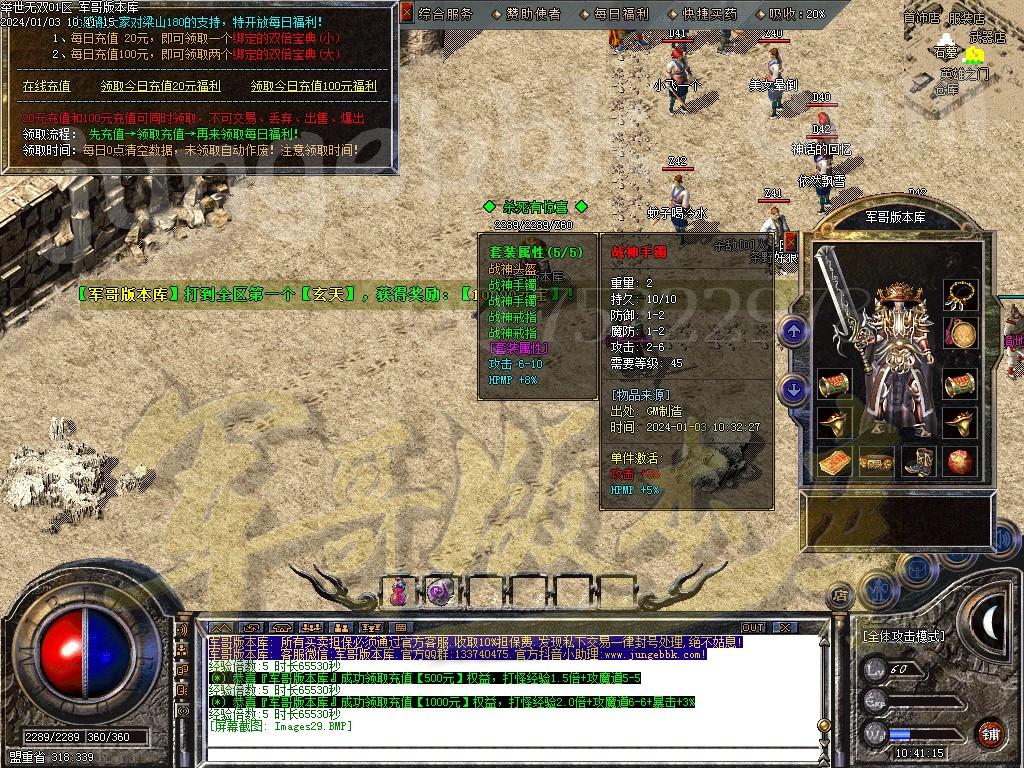The height and width of the screenshot is (768, 1024).
Task: Select the boots equipment slot
Action: [918, 462]
